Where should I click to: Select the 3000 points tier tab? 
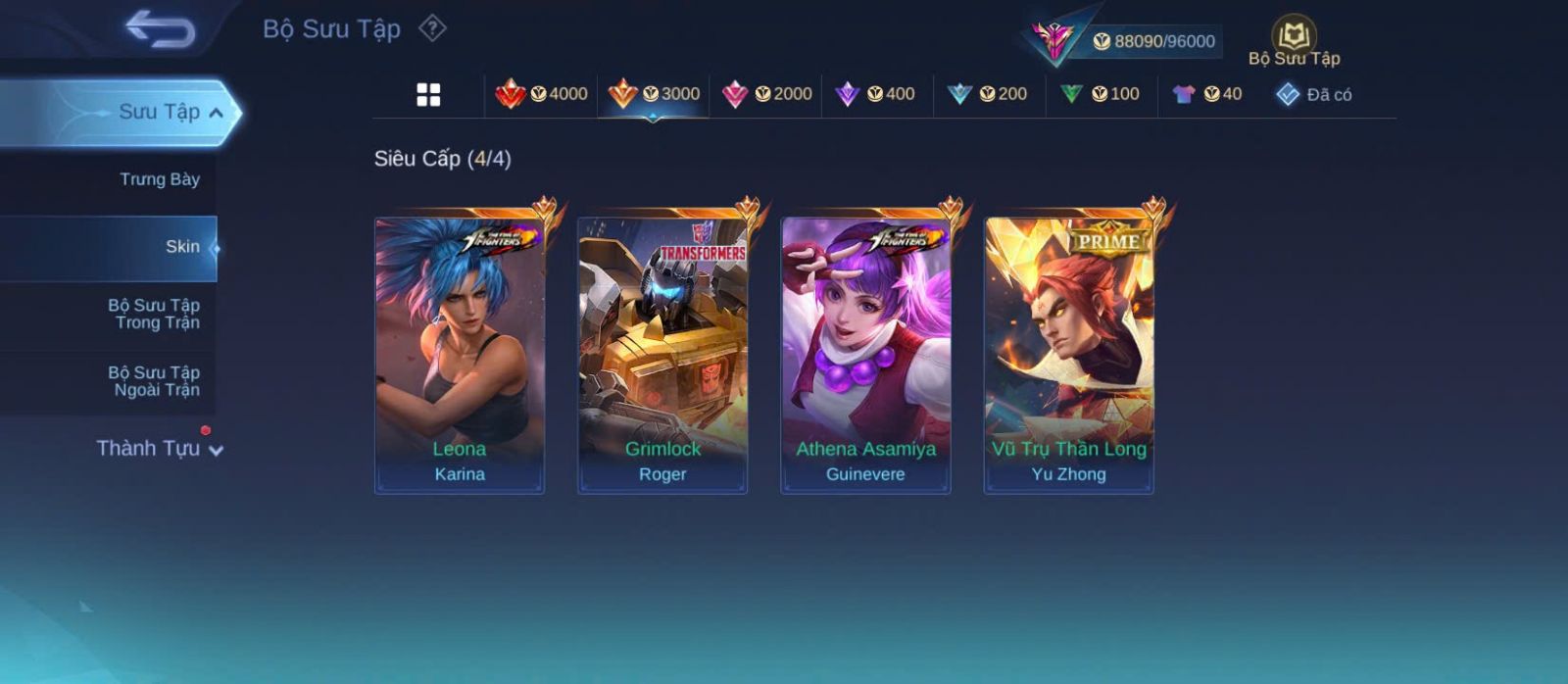click(654, 94)
